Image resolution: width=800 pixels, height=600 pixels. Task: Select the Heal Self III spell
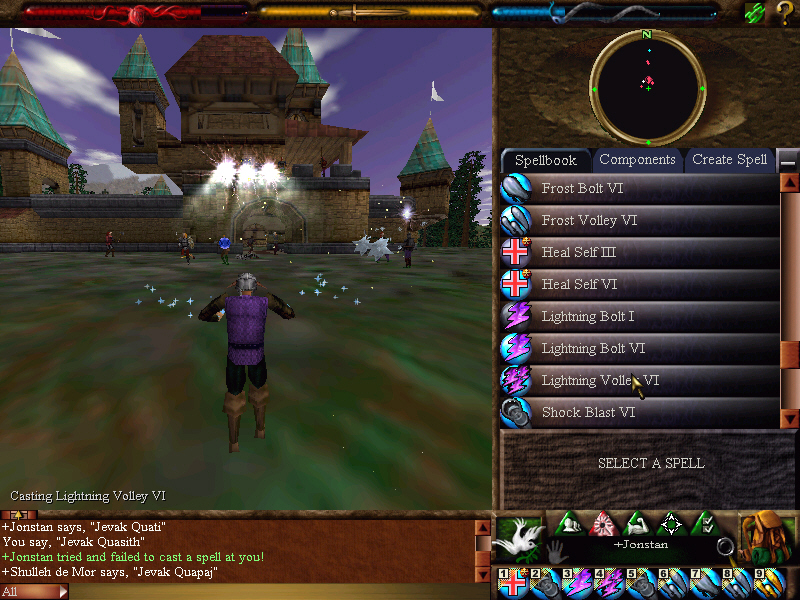pos(640,252)
